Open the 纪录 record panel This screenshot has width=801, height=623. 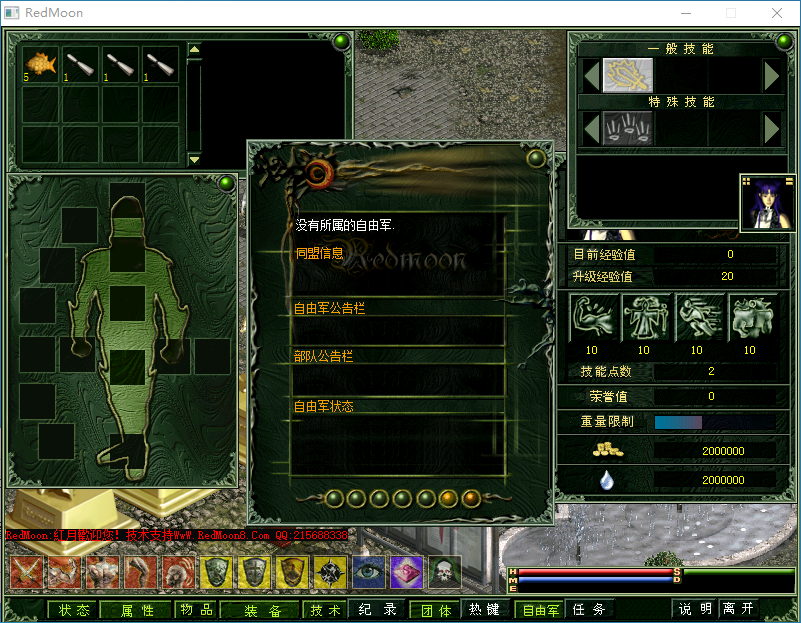pyautogui.click(x=378, y=610)
